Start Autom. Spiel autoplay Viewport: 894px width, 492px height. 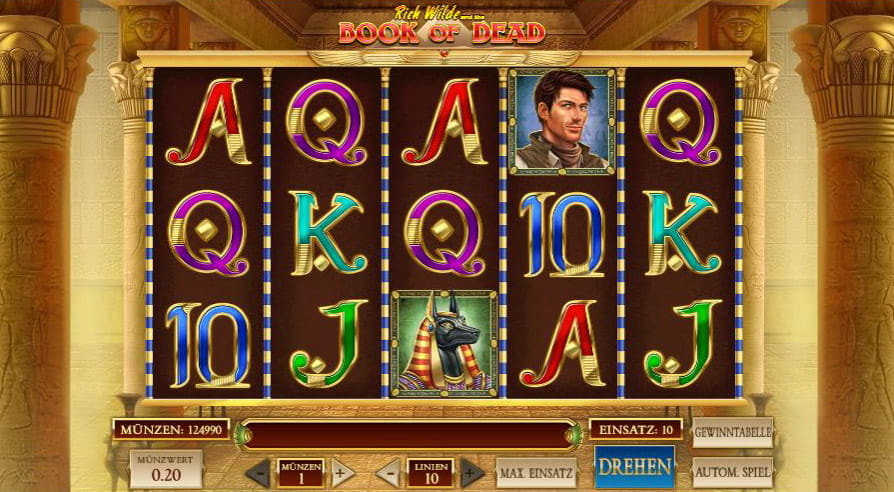click(732, 470)
